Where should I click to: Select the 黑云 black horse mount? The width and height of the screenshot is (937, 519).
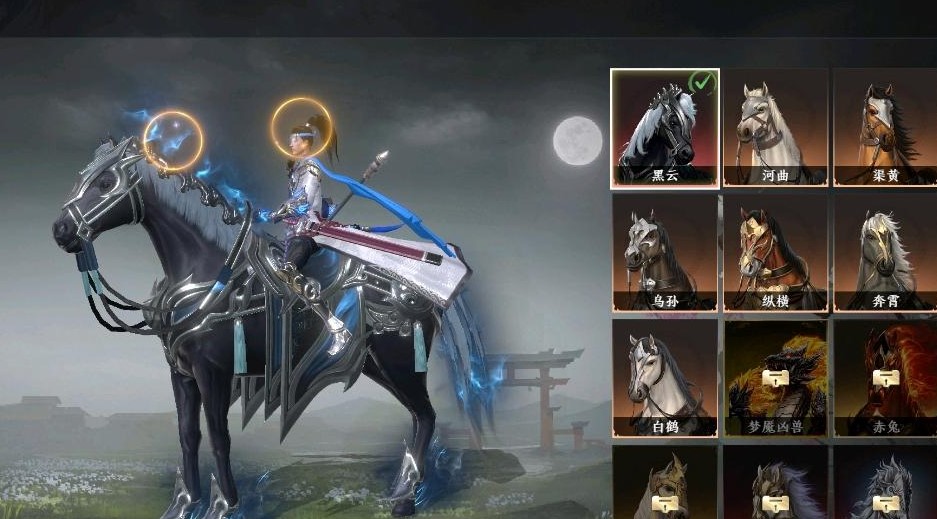tap(665, 127)
